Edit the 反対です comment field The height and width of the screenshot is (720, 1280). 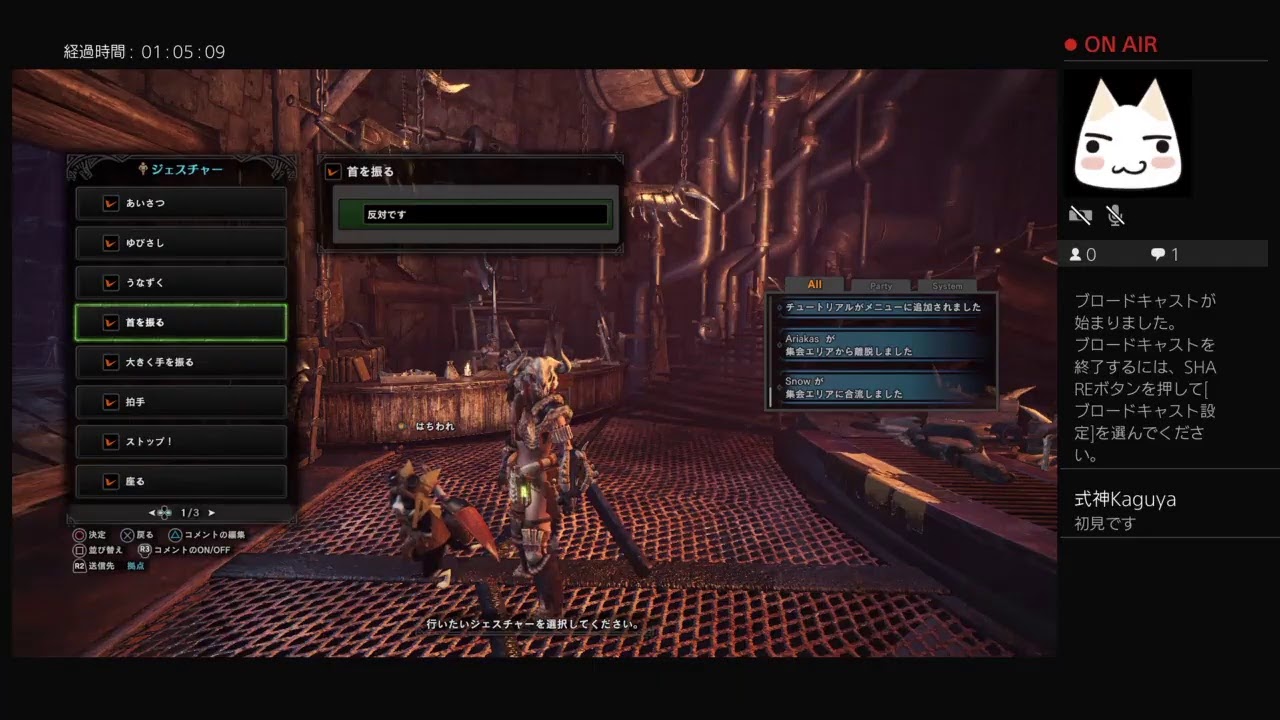click(474, 214)
